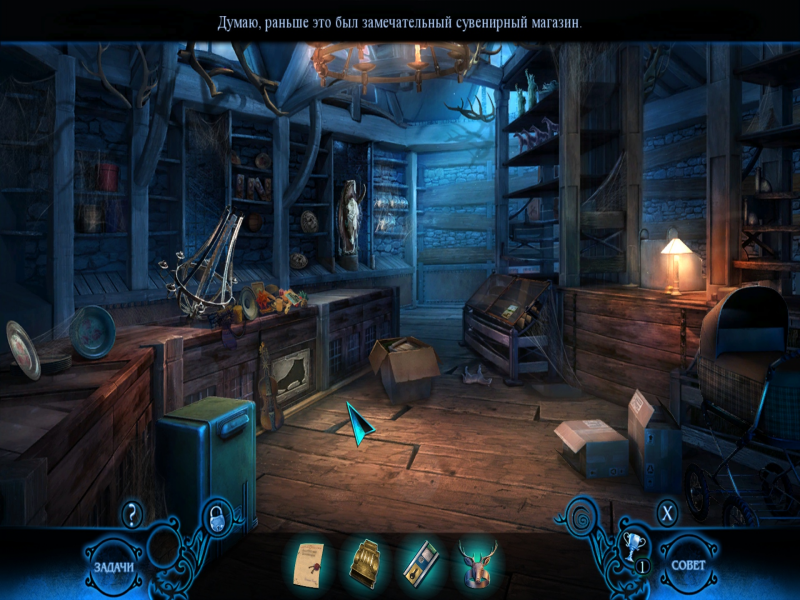Select the paper note inventory item
This screenshot has height=600, width=800.
click(311, 564)
